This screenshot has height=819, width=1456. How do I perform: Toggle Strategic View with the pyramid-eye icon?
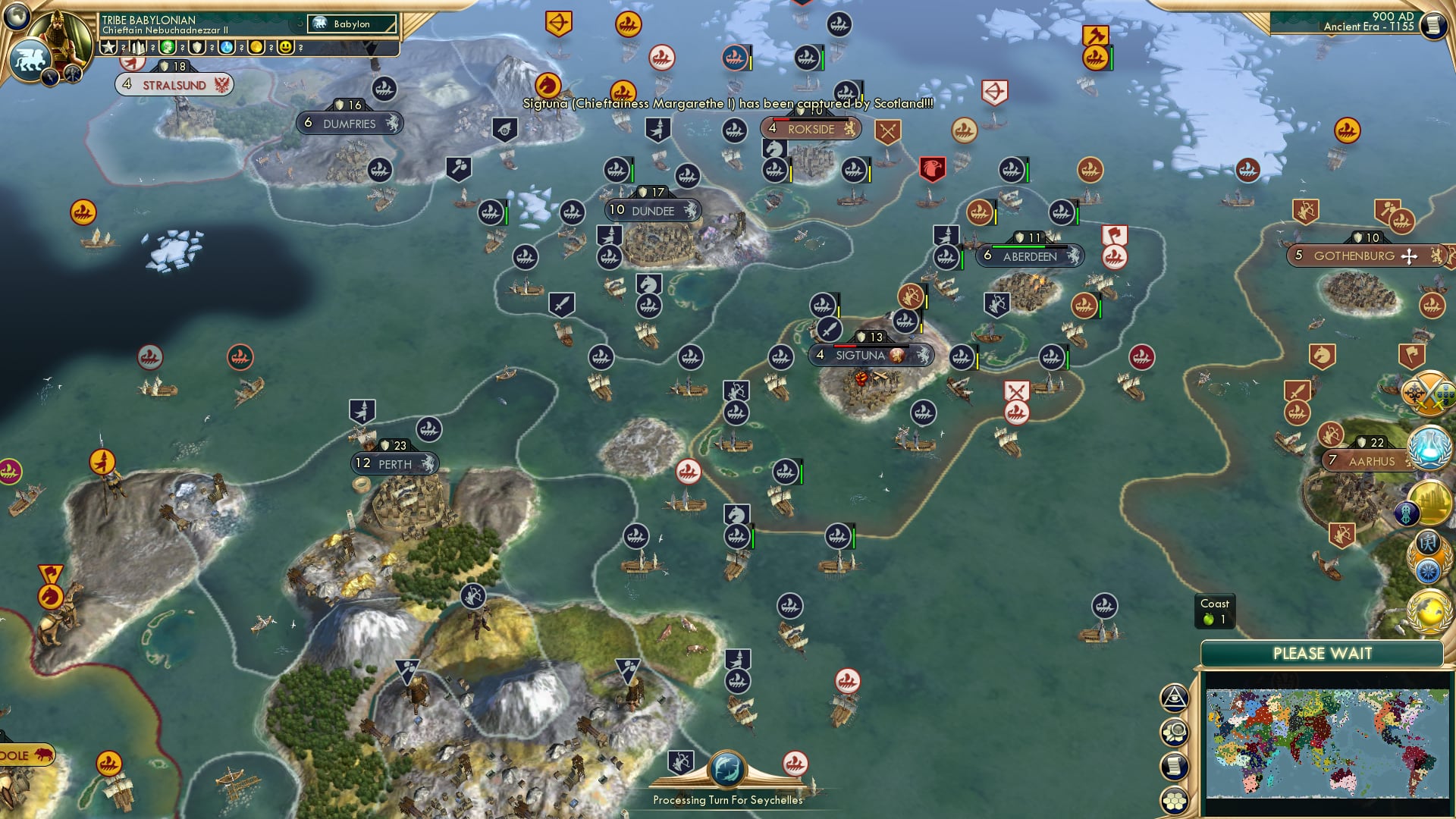1174,698
